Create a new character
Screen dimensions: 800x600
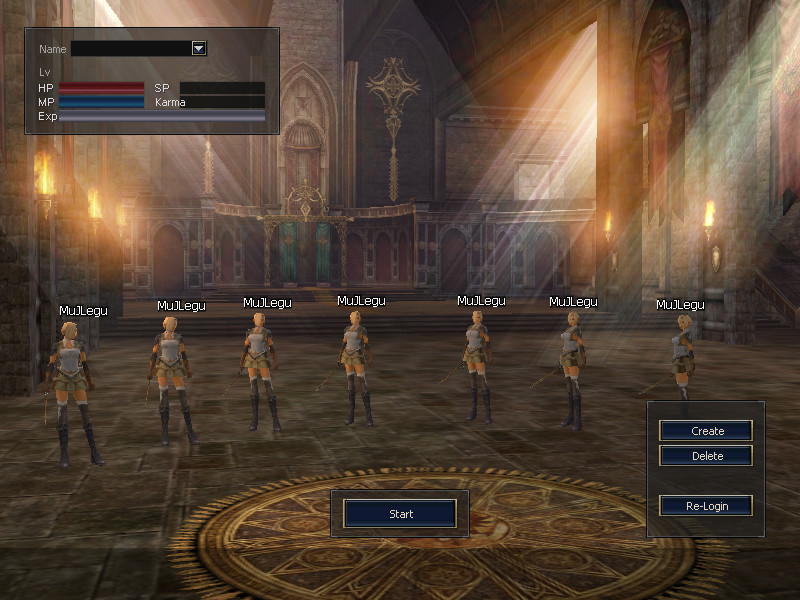click(x=706, y=431)
